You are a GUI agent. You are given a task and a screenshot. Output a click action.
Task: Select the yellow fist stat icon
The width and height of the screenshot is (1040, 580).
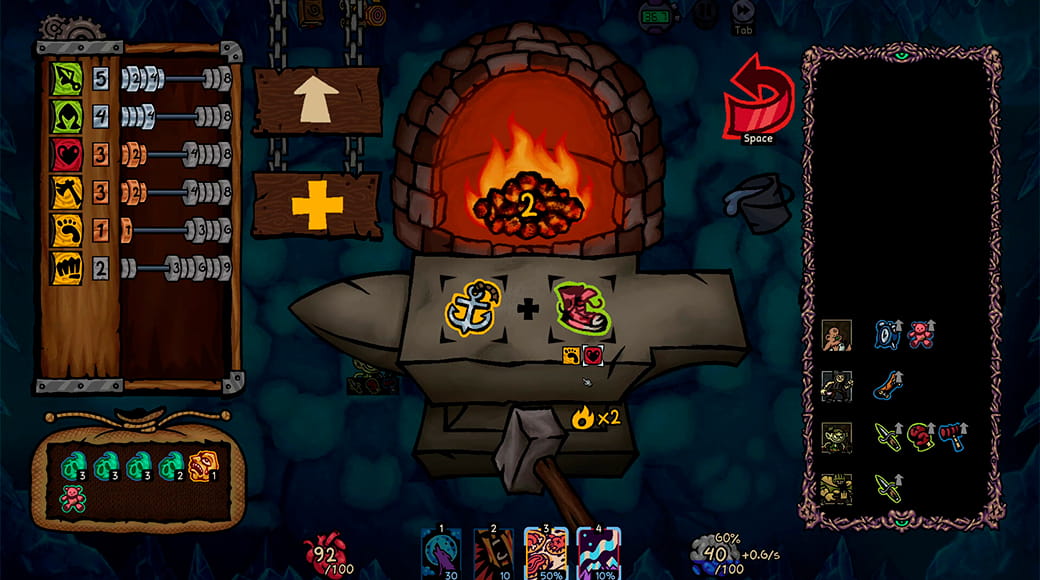66,267
